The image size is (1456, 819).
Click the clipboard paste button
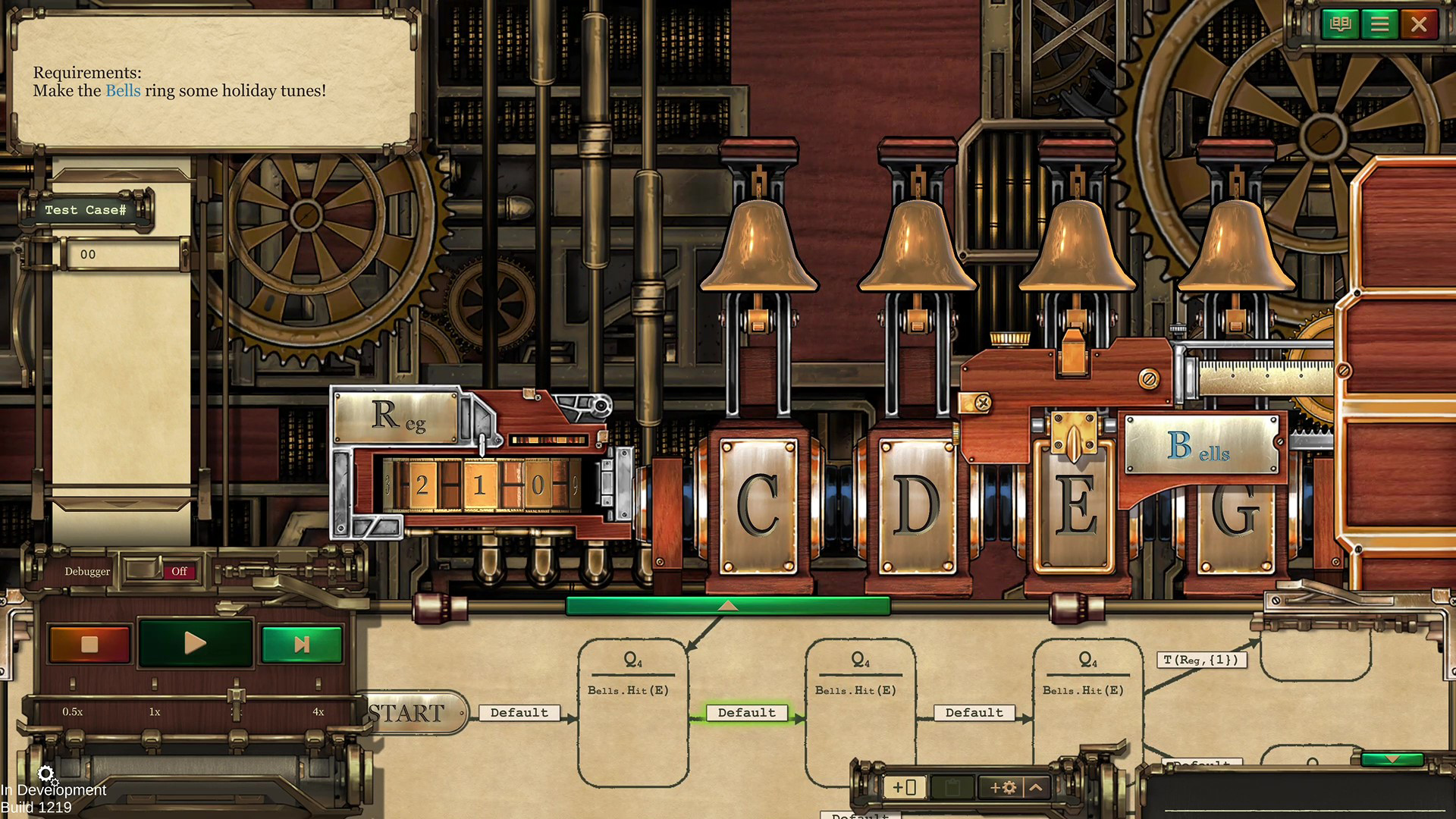click(952, 787)
